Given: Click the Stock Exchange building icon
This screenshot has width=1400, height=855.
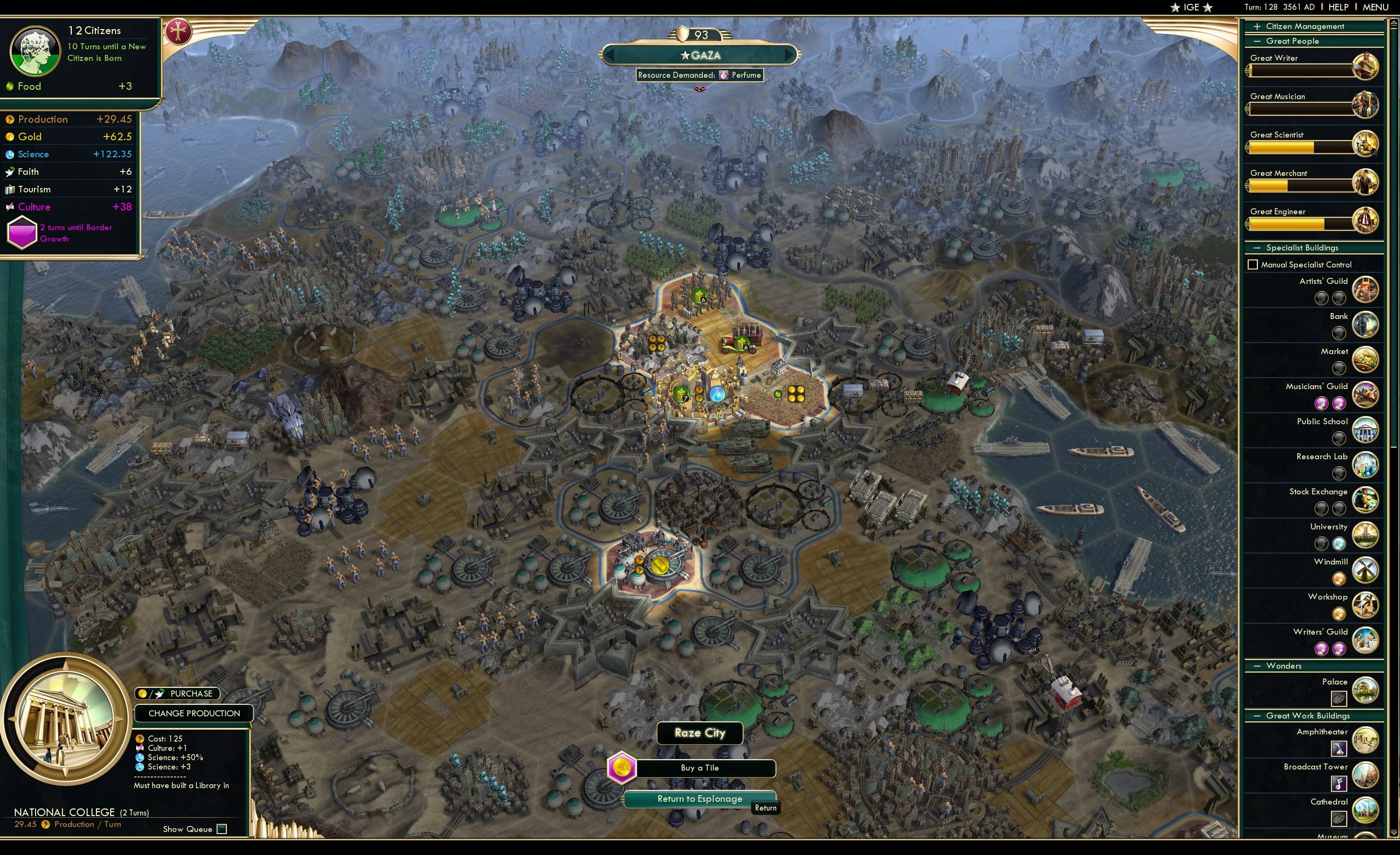Looking at the screenshot, I should [x=1366, y=500].
